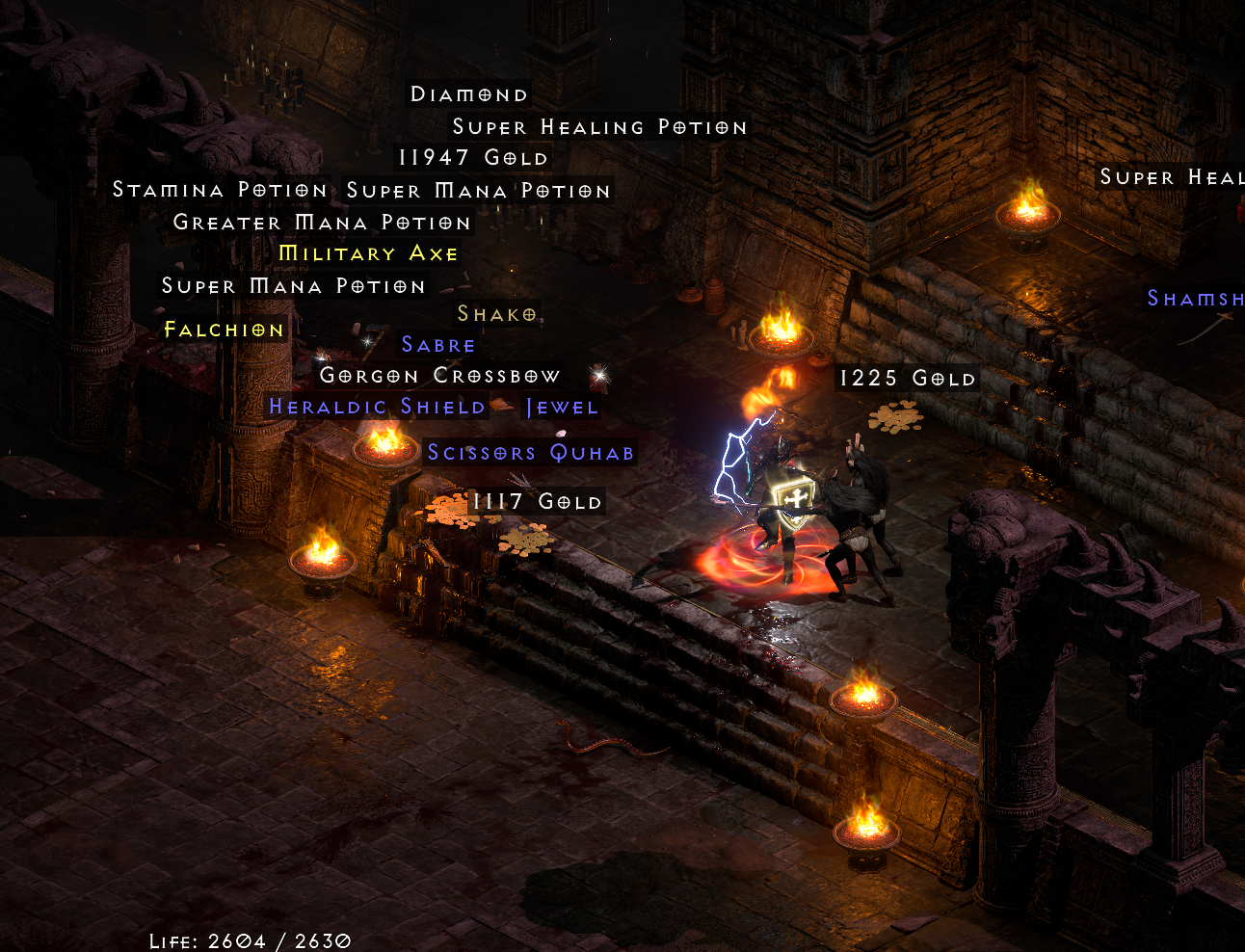
Task: Pick up the Jewel
Action: (x=562, y=406)
